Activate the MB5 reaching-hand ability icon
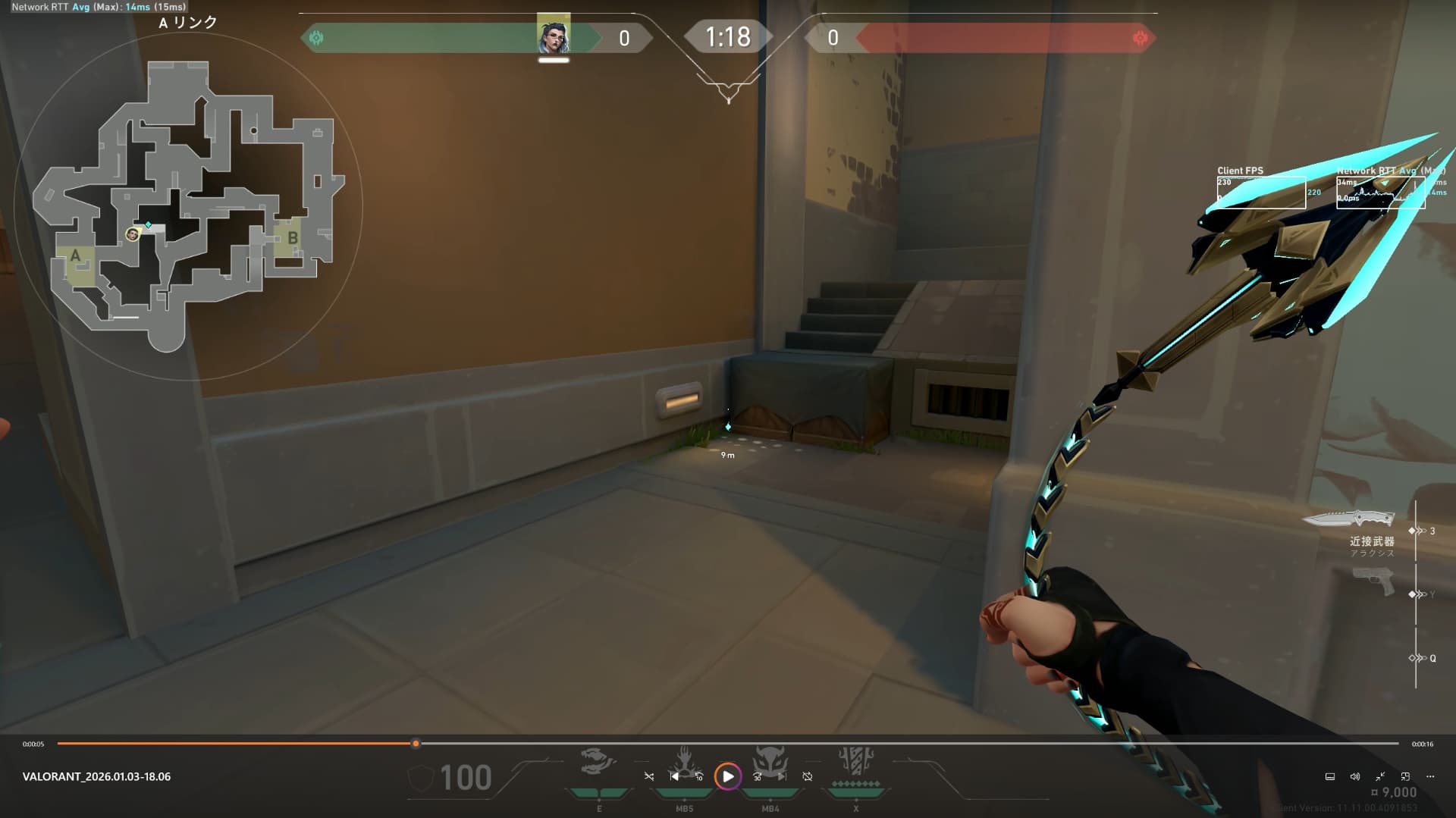The image size is (1456, 818). (685, 761)
